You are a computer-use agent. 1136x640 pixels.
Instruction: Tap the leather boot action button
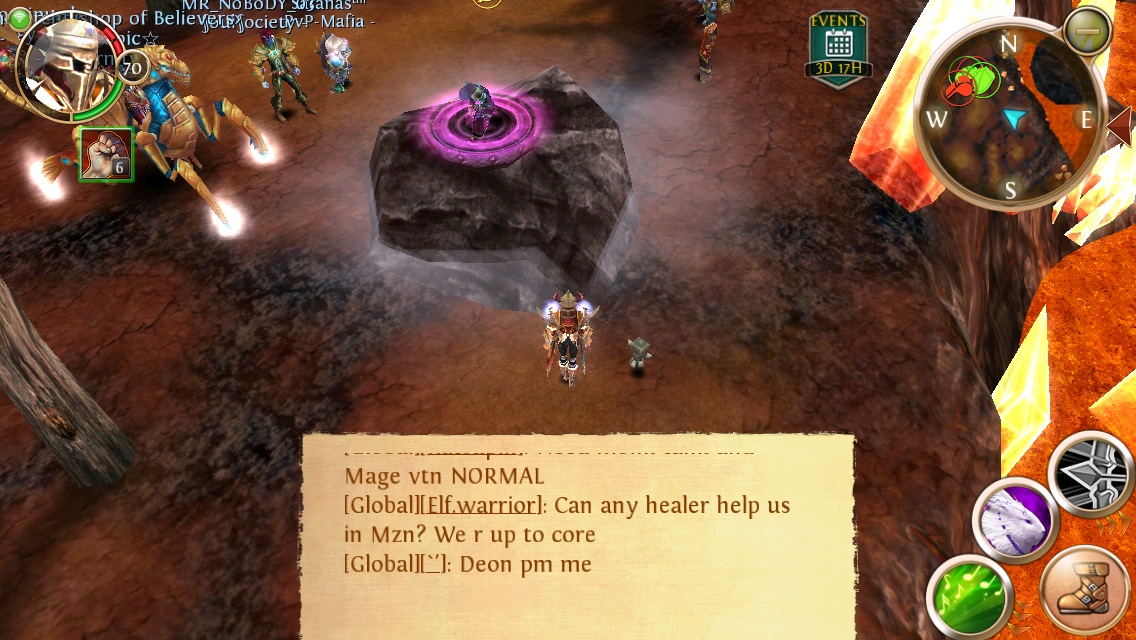coord(1086,591)
